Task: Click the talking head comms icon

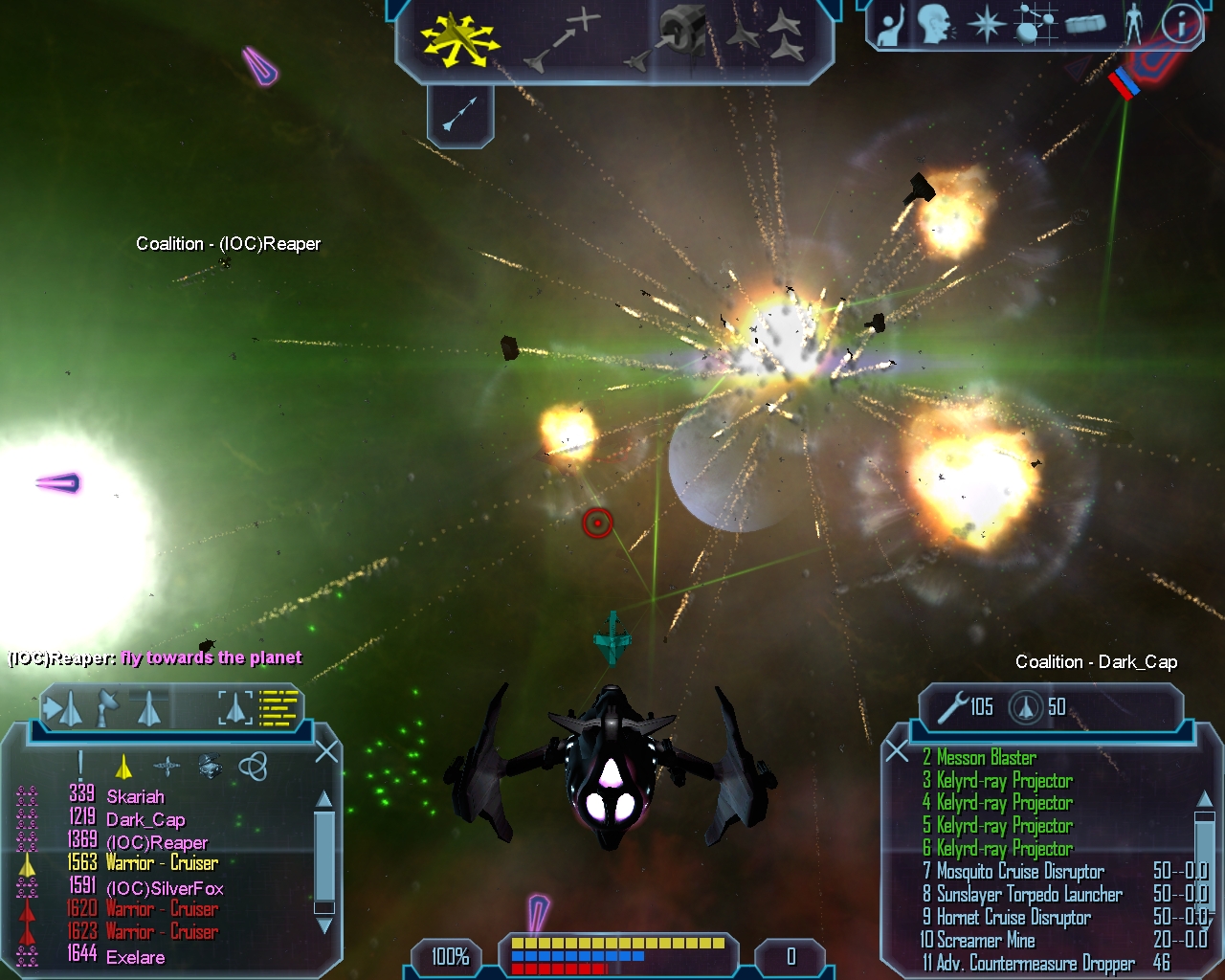Action: tap(936, 25)
